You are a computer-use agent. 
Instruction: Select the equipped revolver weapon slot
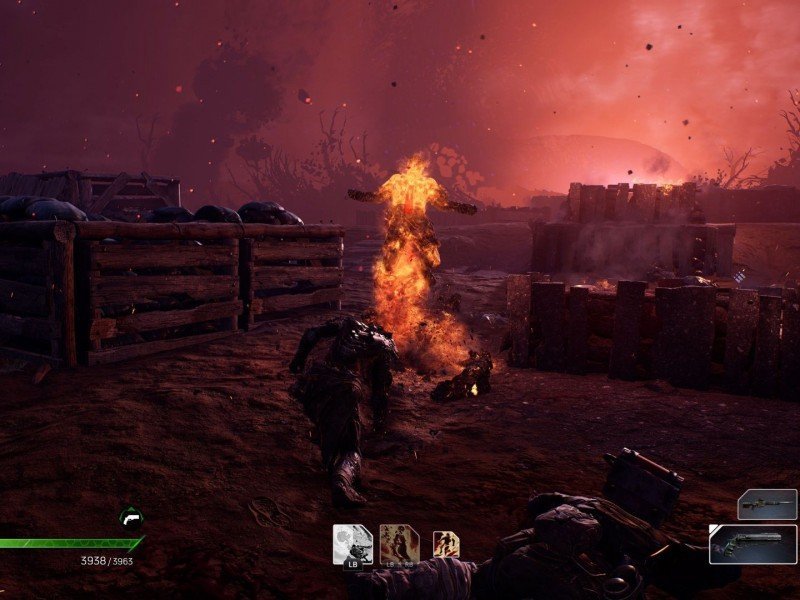(x=754, y=544)
